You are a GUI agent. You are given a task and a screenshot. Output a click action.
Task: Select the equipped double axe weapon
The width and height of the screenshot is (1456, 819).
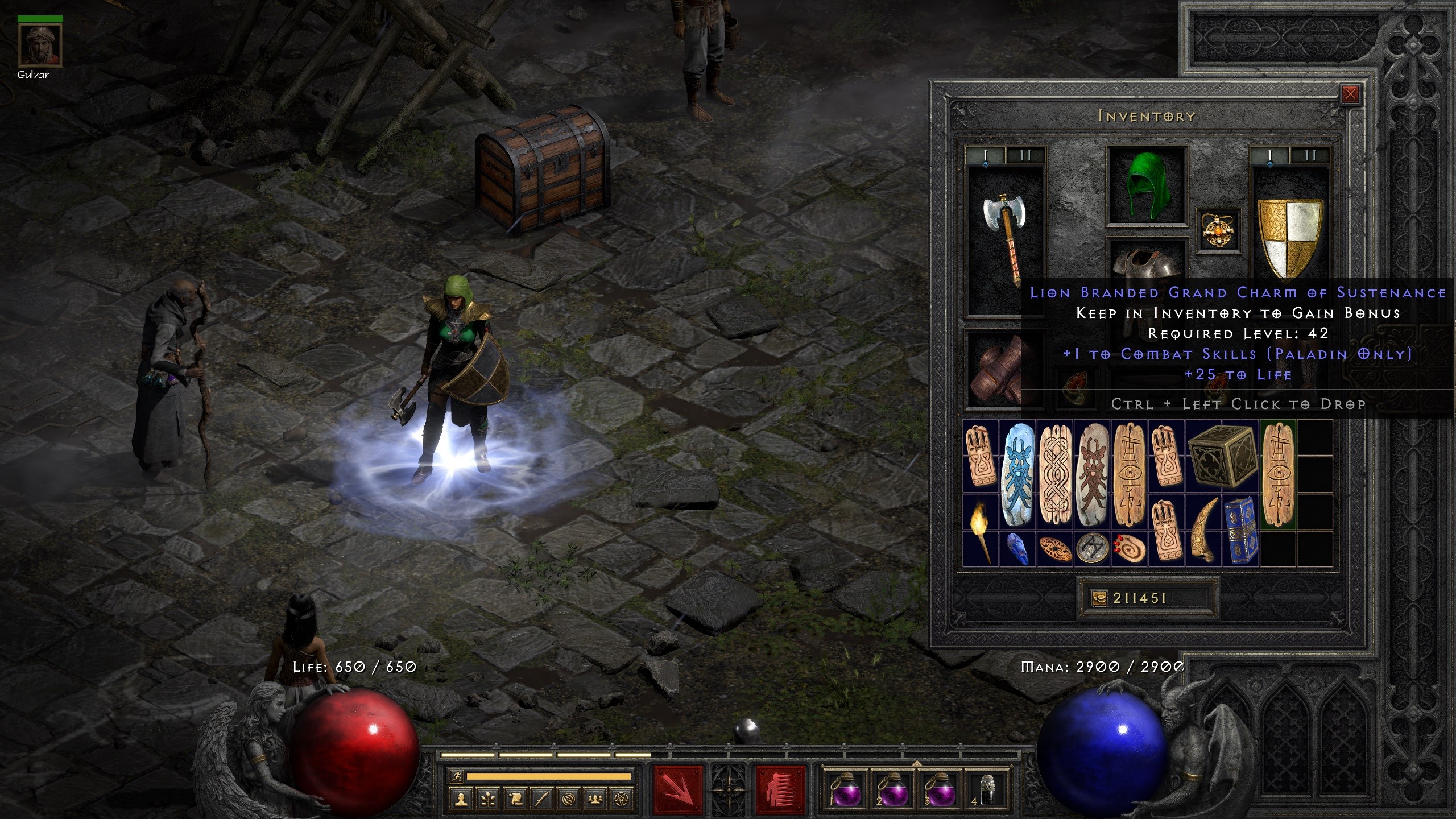(x=1004, y=239)
